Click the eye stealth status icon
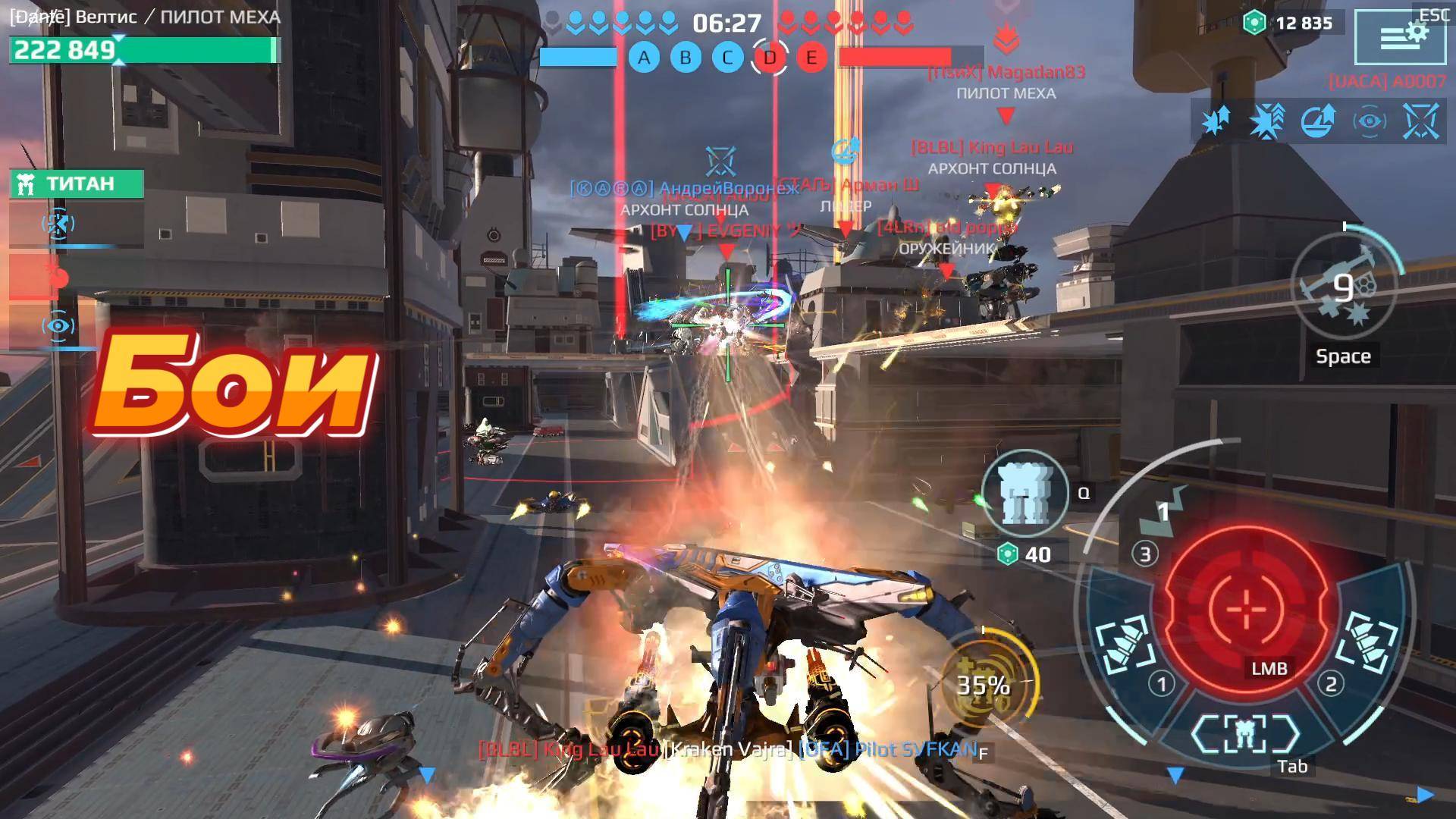This screenshot has width=1456, height=819. pos(58,326)
